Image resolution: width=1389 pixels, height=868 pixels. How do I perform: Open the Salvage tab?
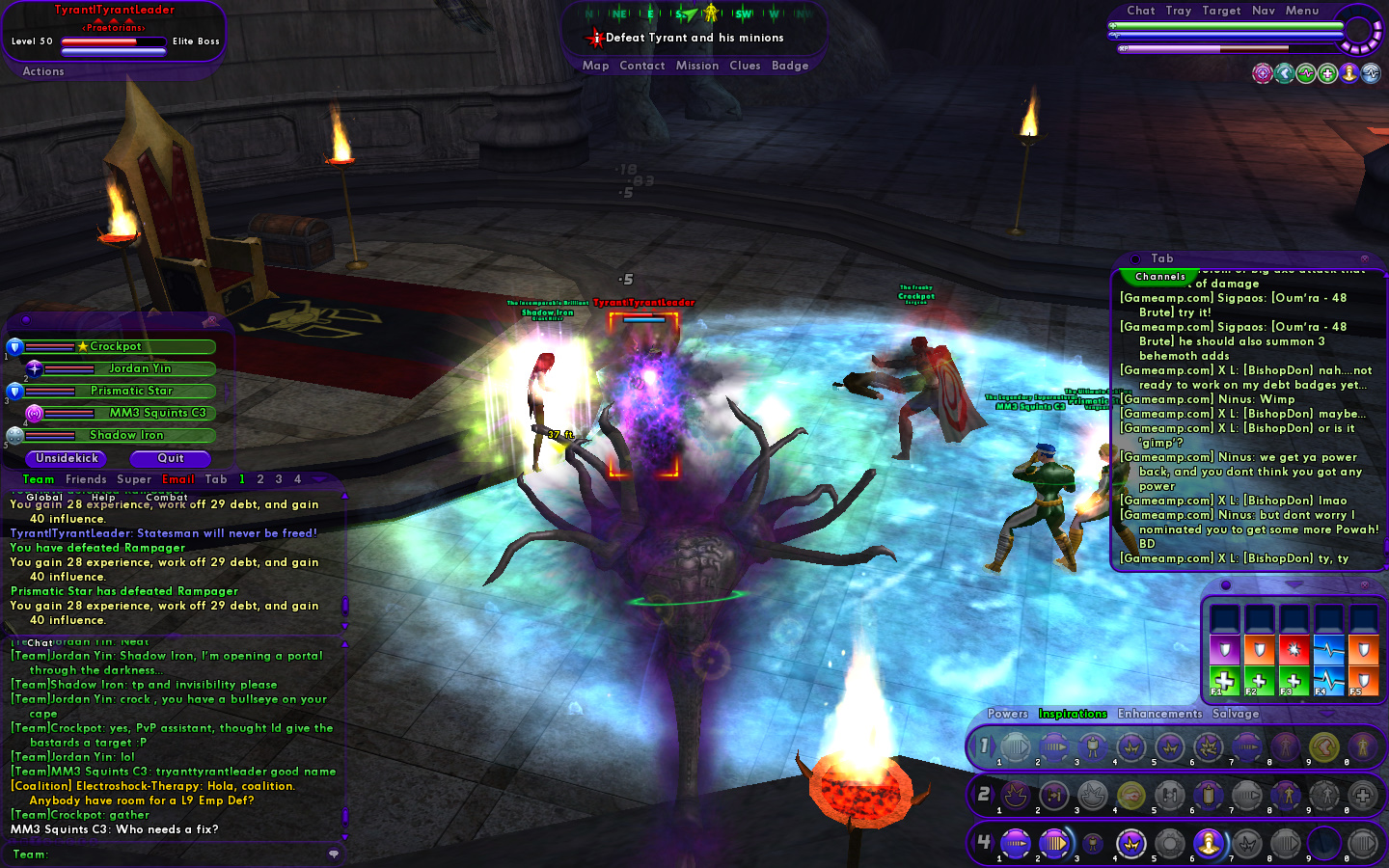tap(1236, 714)
